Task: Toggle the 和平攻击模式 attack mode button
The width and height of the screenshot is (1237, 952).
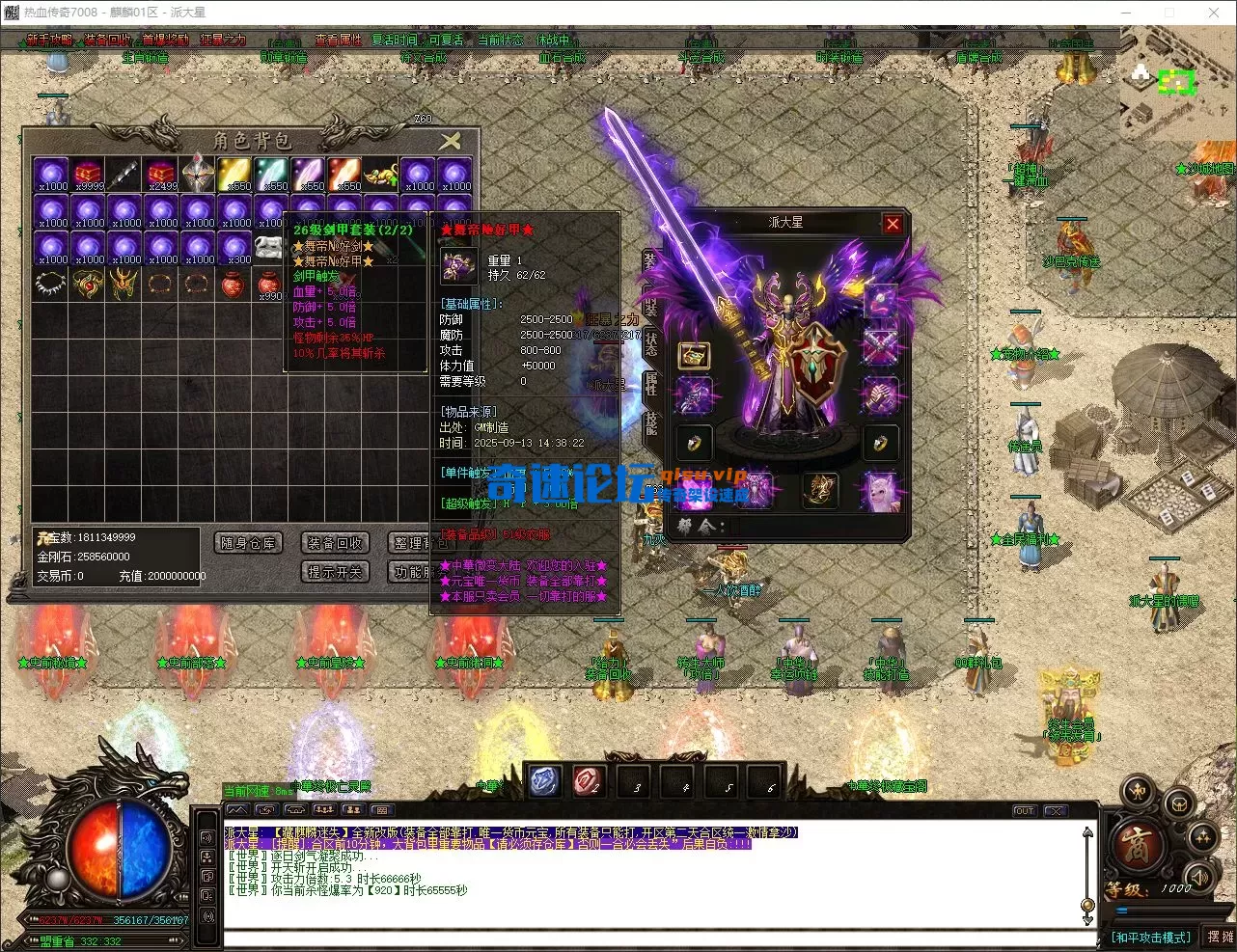Action: 1151,937
